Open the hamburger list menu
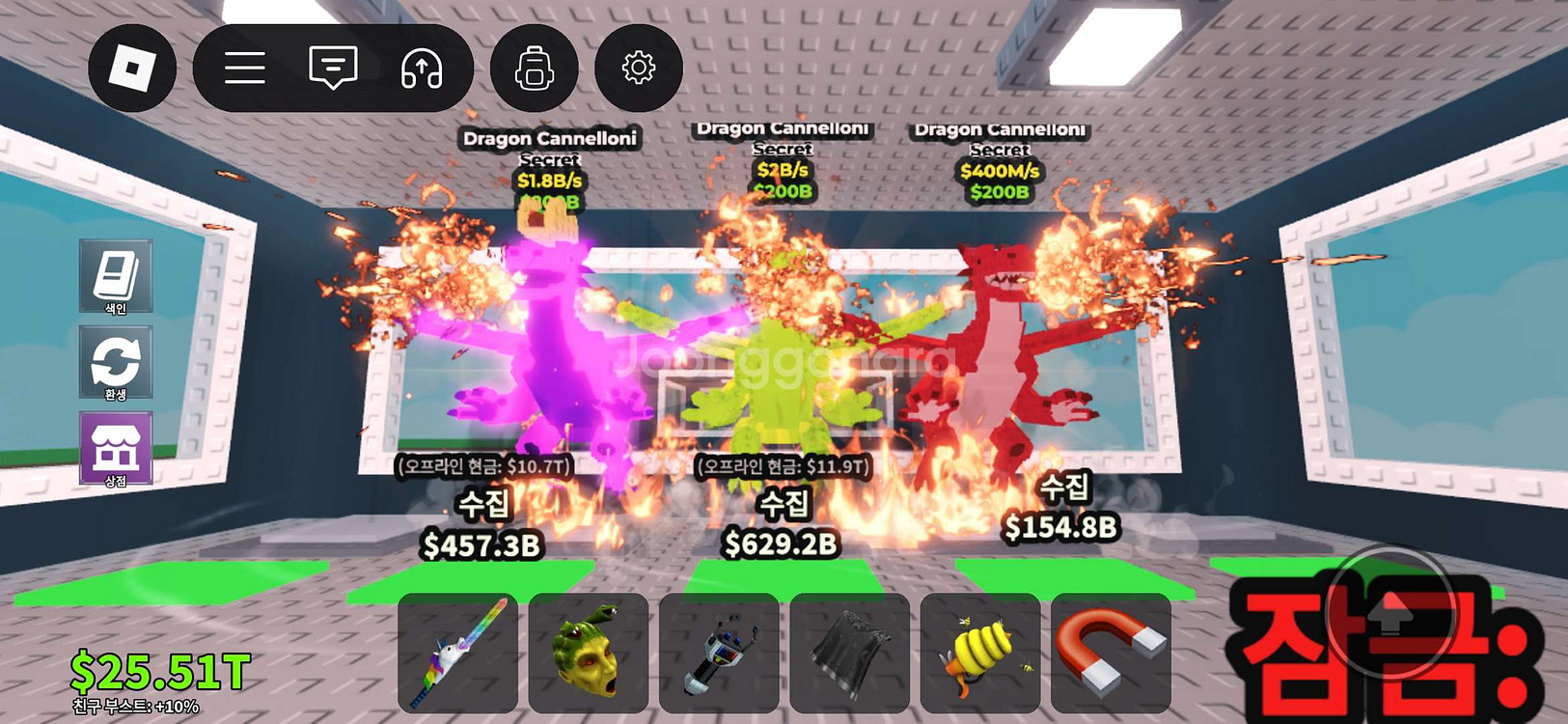This screenshot has width=1568, height=724. (x=245, y=69)
